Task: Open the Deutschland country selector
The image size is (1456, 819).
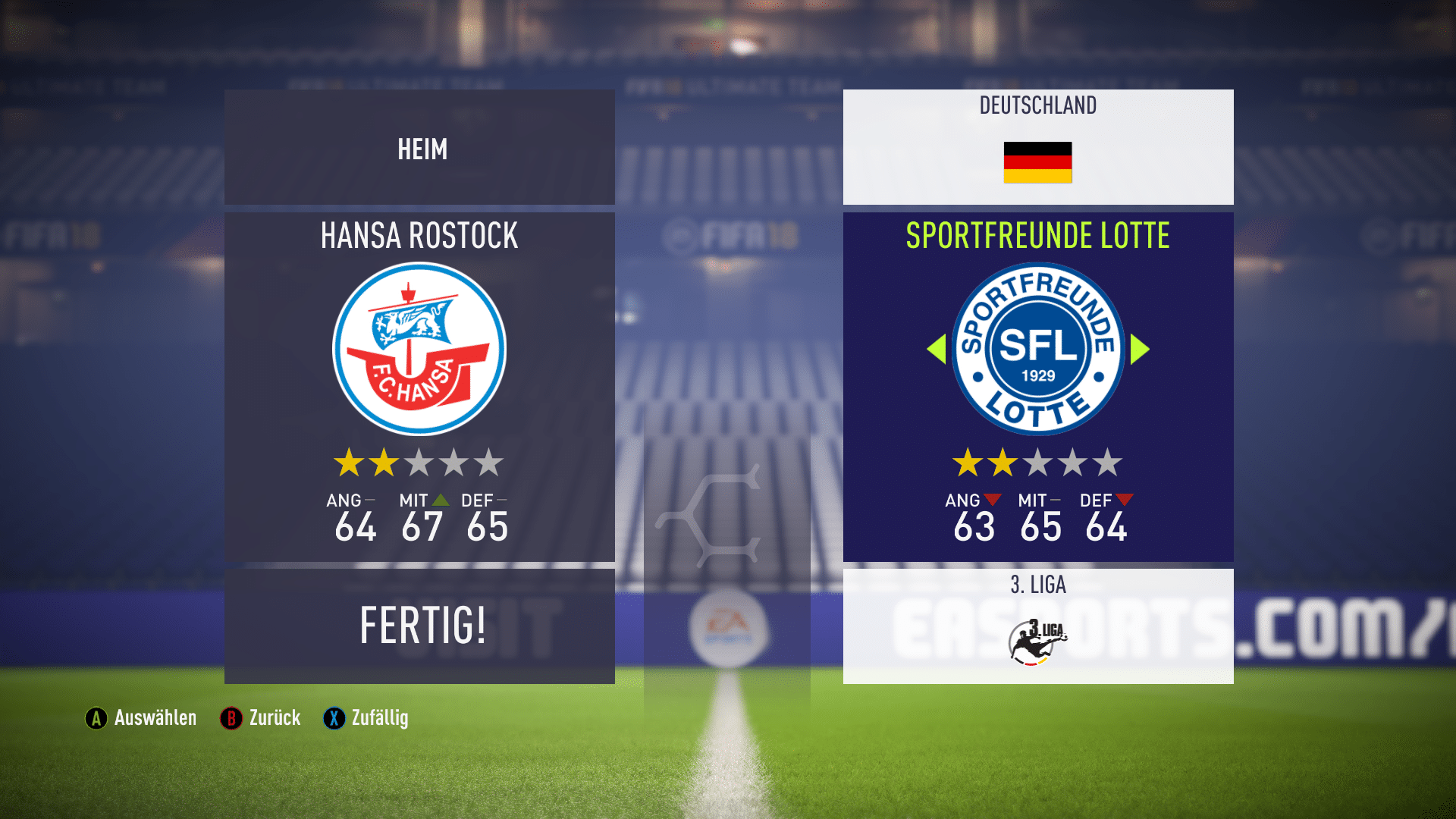Action: click(x=1037, y=147)
